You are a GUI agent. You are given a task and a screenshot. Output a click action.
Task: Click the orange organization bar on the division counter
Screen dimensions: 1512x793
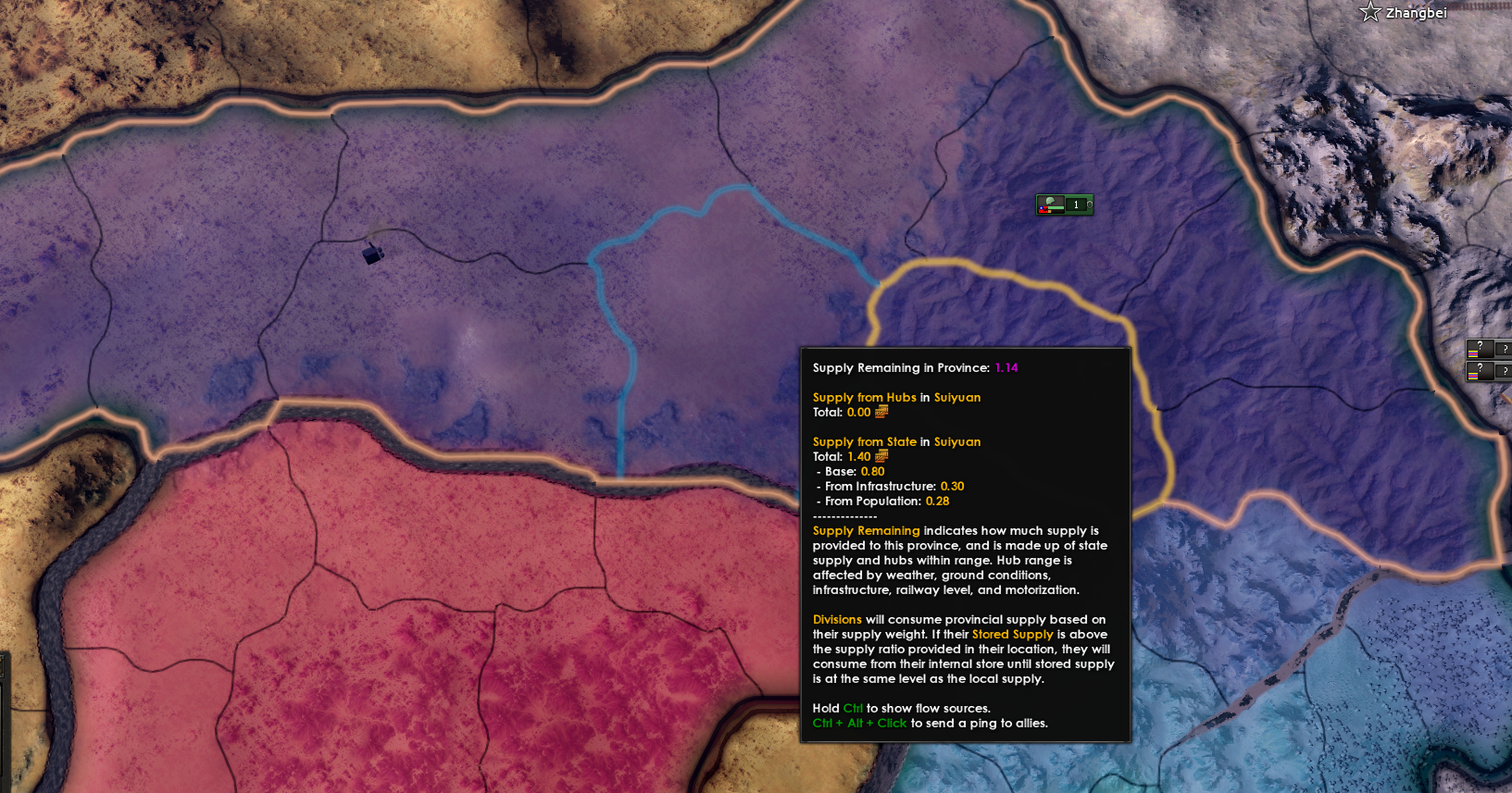1050,212
